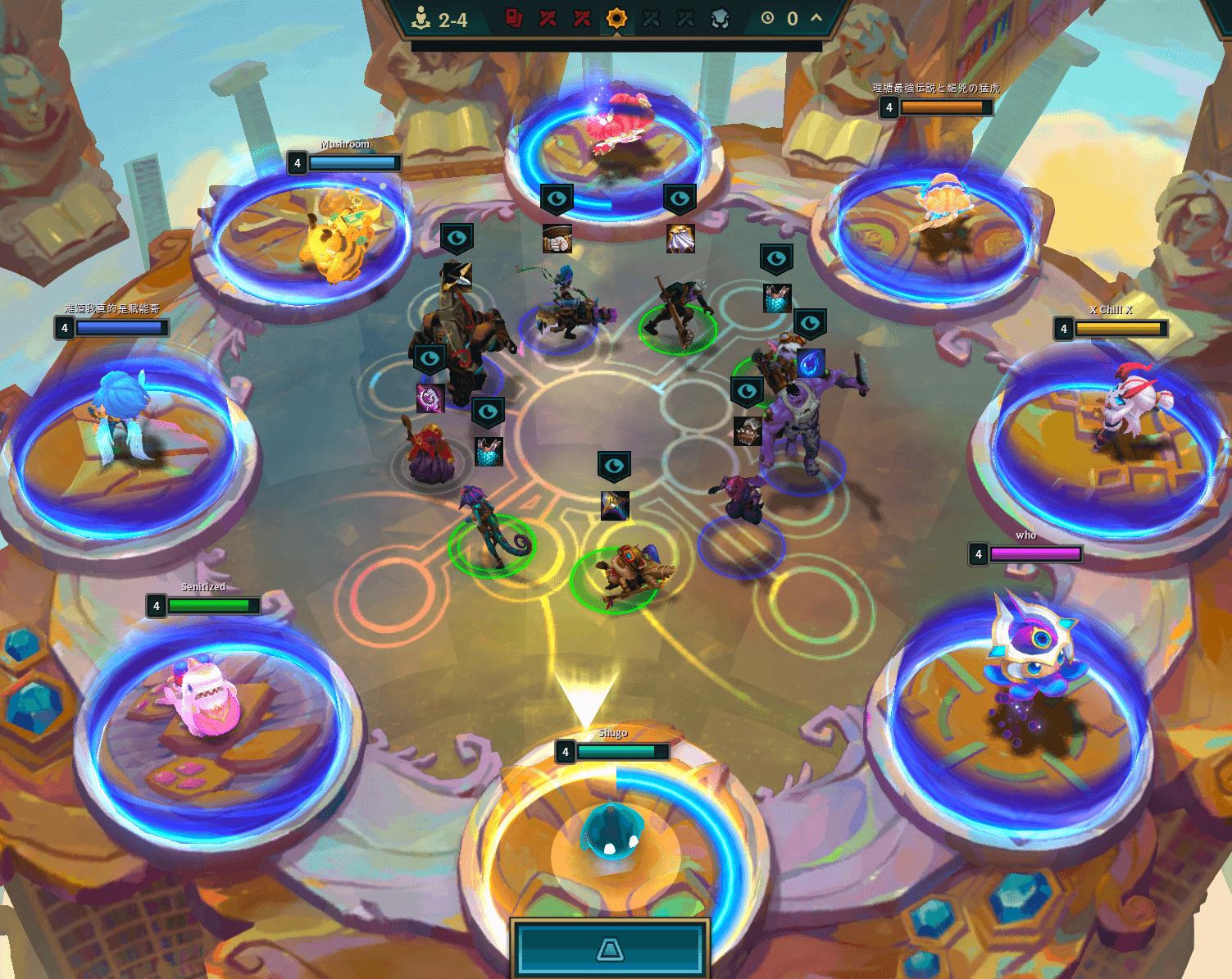The width and height of the screenshot is (1232, 979).
Task: Scout player X Chill X by clicking their name
Action: (x=1112, y=311)
